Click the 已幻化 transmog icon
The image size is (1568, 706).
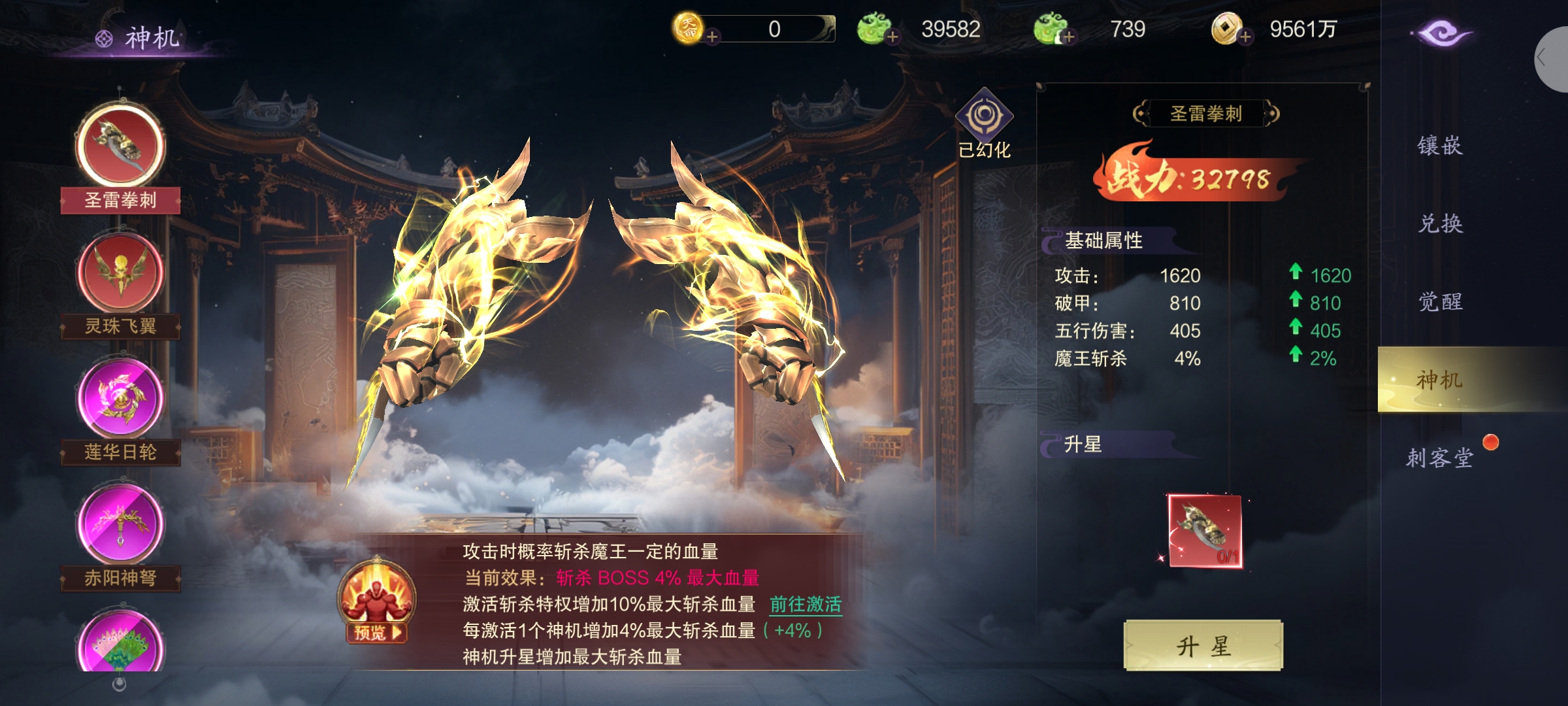(984, 118)
